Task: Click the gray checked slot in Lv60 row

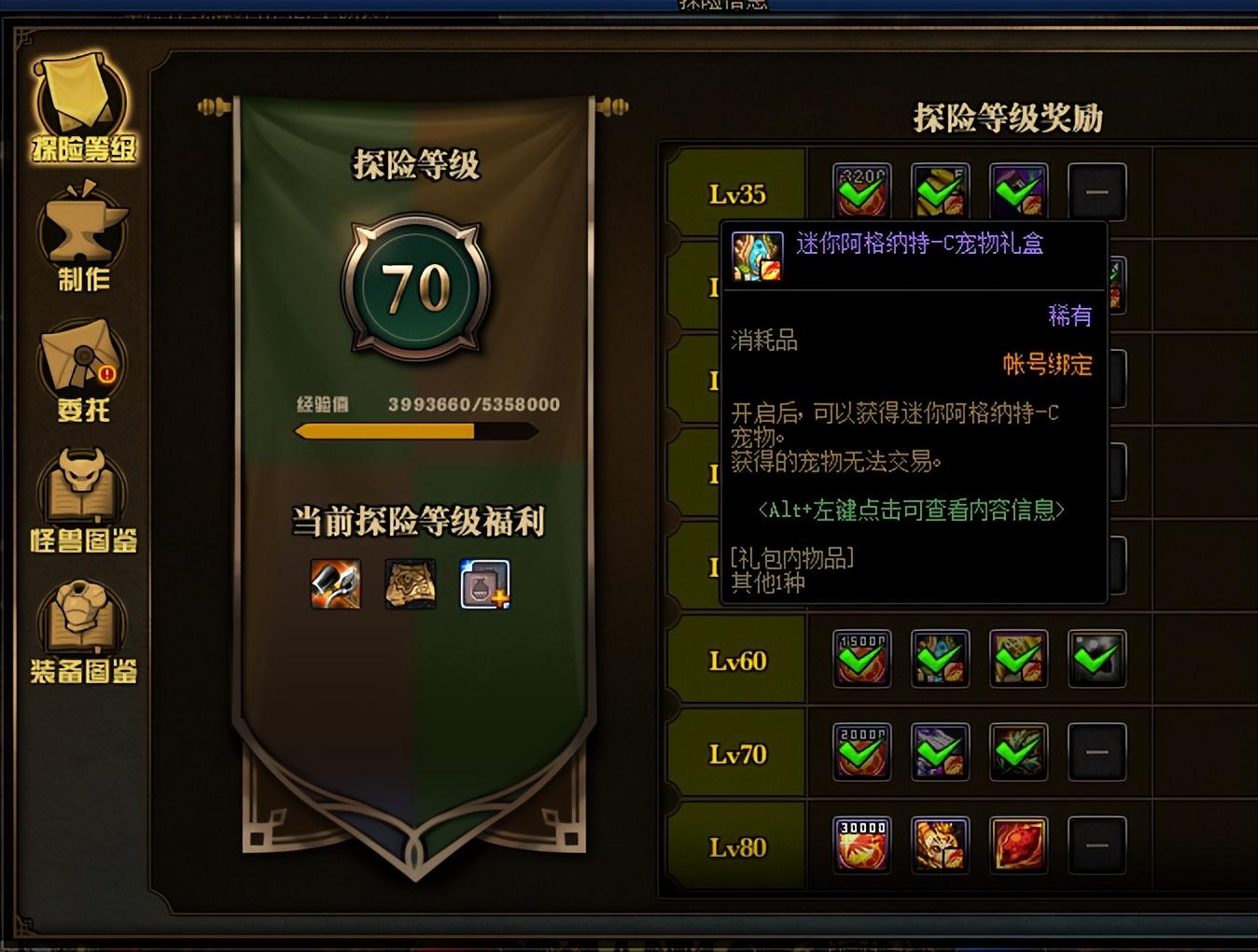Action: pos(1097,659)
